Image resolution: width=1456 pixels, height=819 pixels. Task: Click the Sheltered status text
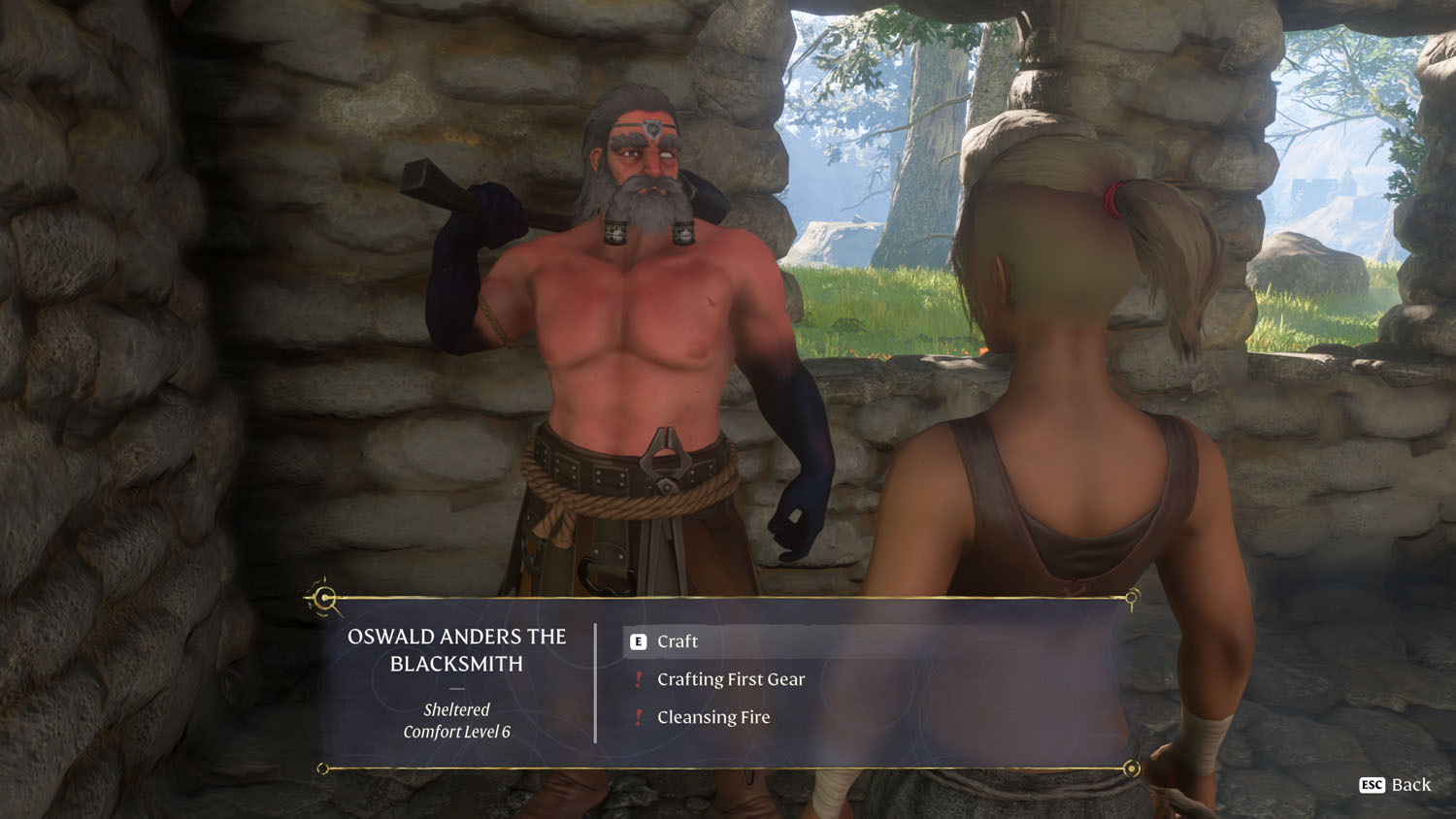[x=456, y=709]
